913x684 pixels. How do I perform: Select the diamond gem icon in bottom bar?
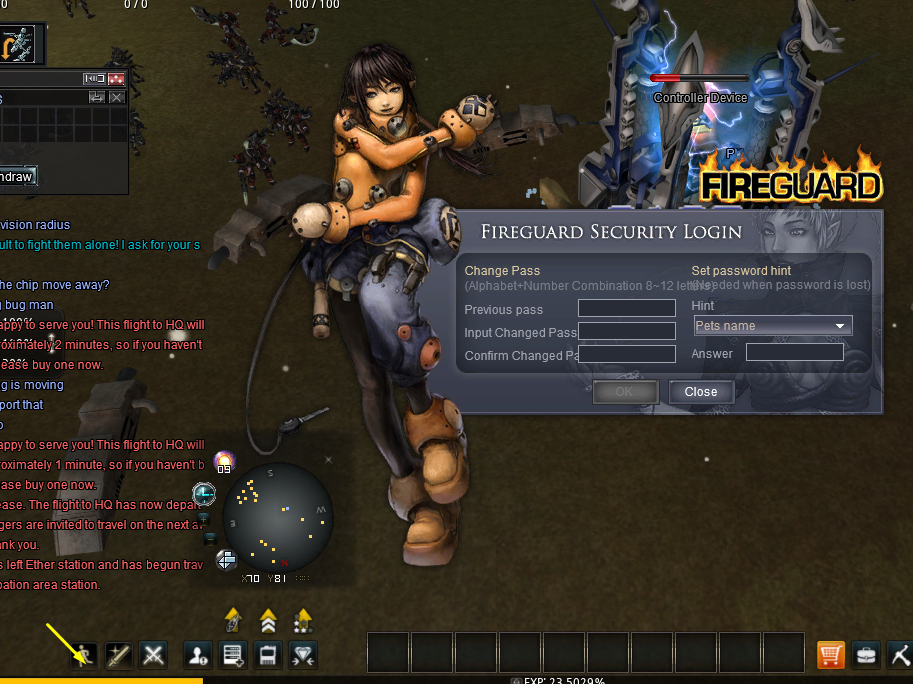[304, 656]
